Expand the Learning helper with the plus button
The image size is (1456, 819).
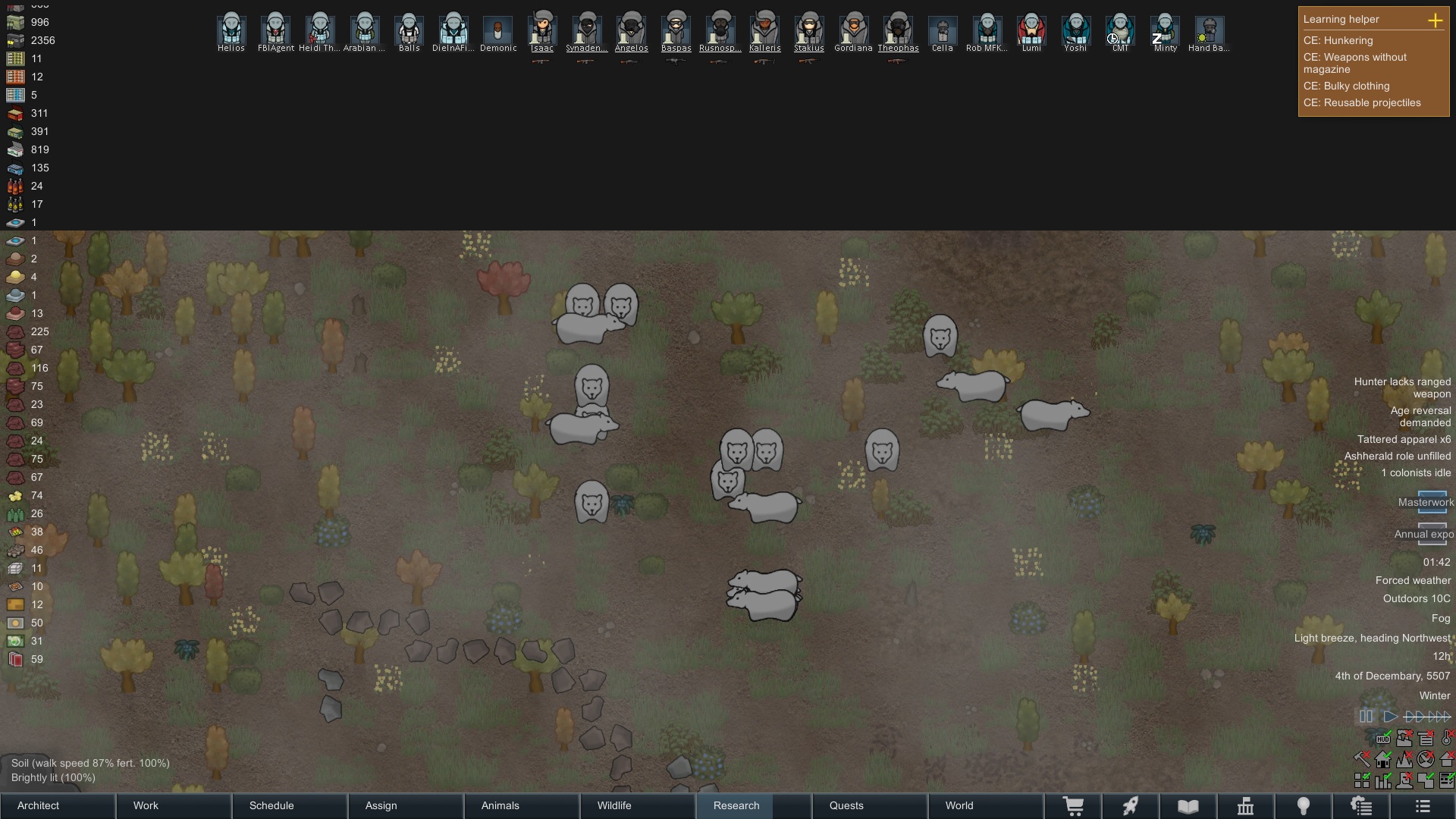click(x=1436, y=20)
